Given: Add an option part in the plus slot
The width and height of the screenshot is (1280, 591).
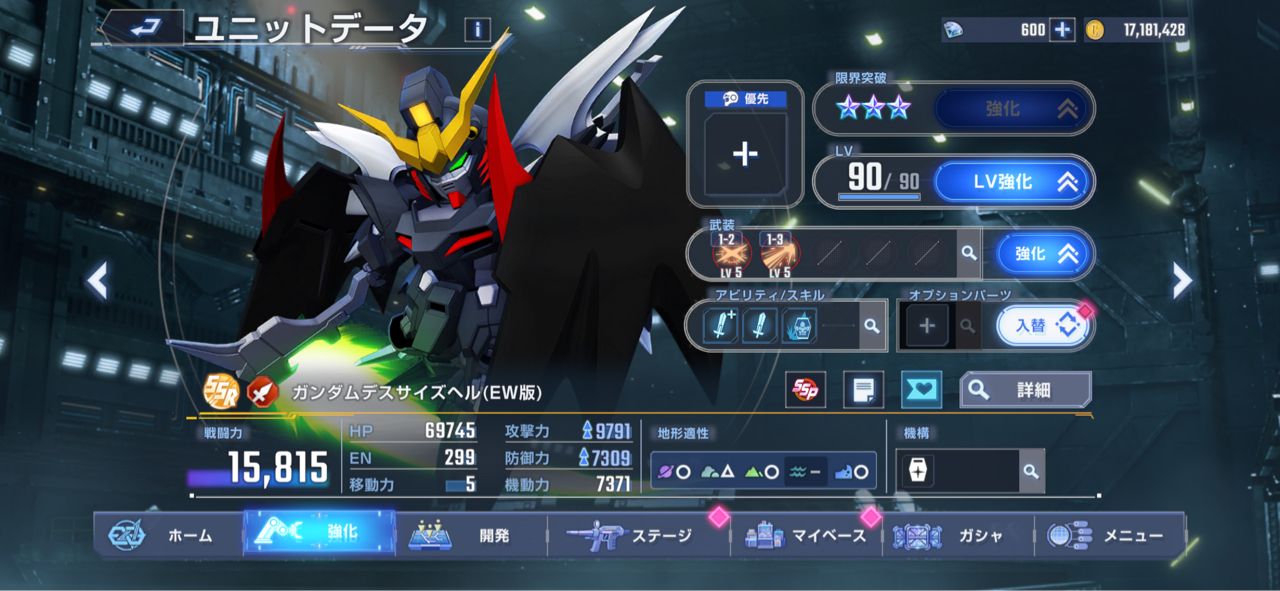Looking at the screenshot, I should (927, 326).
